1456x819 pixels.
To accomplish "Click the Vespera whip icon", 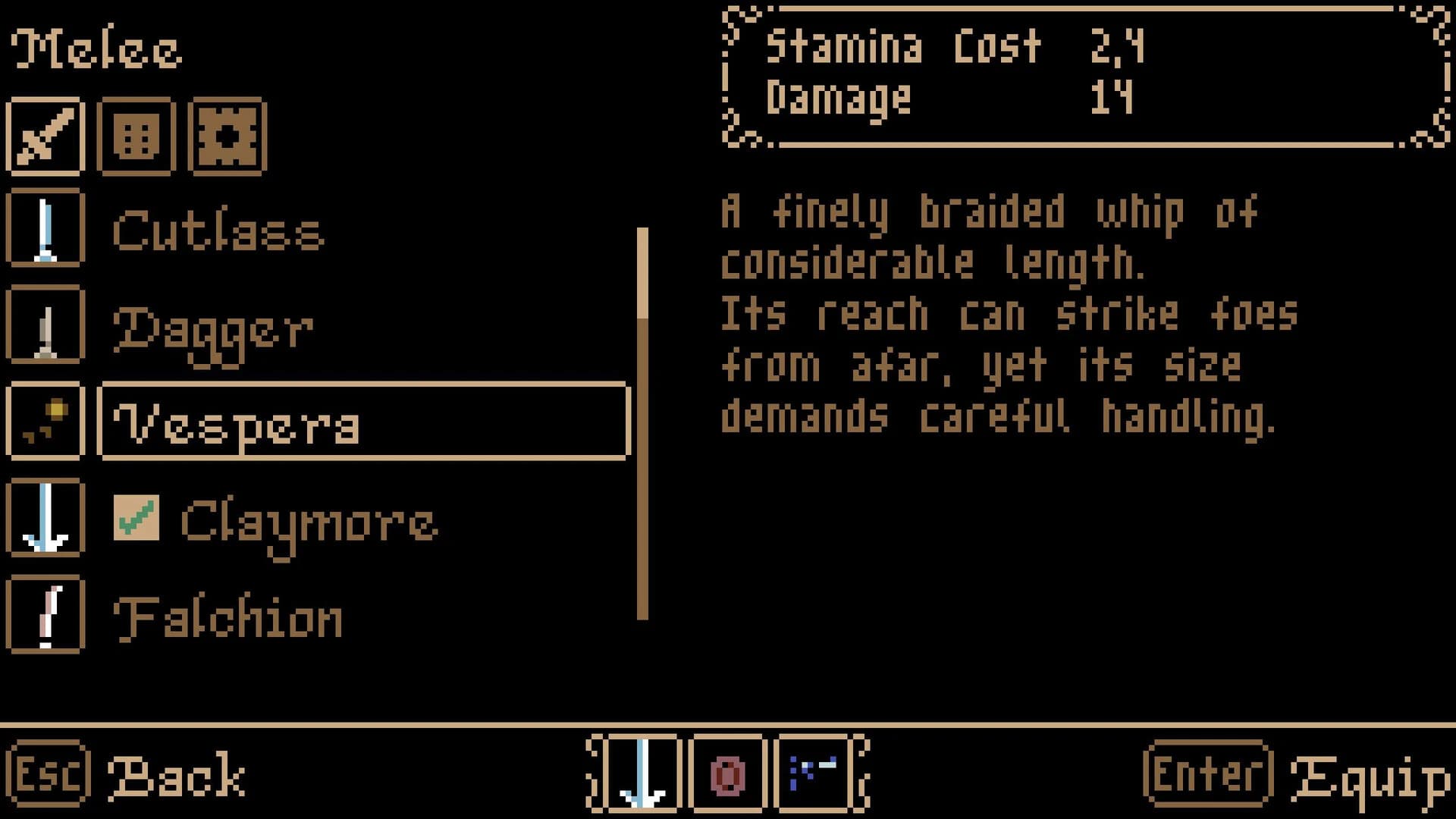I will [x=45, y=422].
